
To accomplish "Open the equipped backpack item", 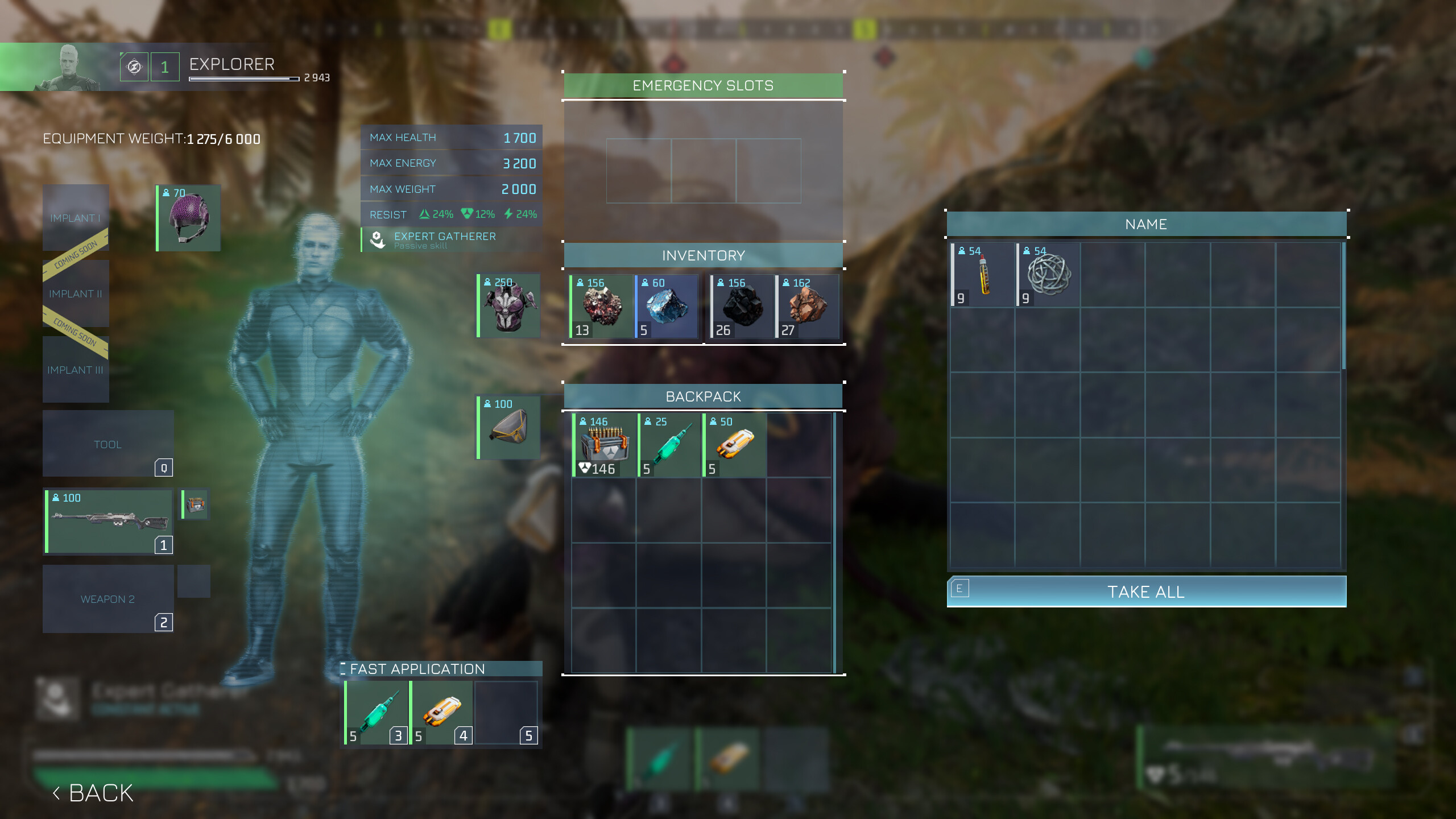I will point(508,428).
